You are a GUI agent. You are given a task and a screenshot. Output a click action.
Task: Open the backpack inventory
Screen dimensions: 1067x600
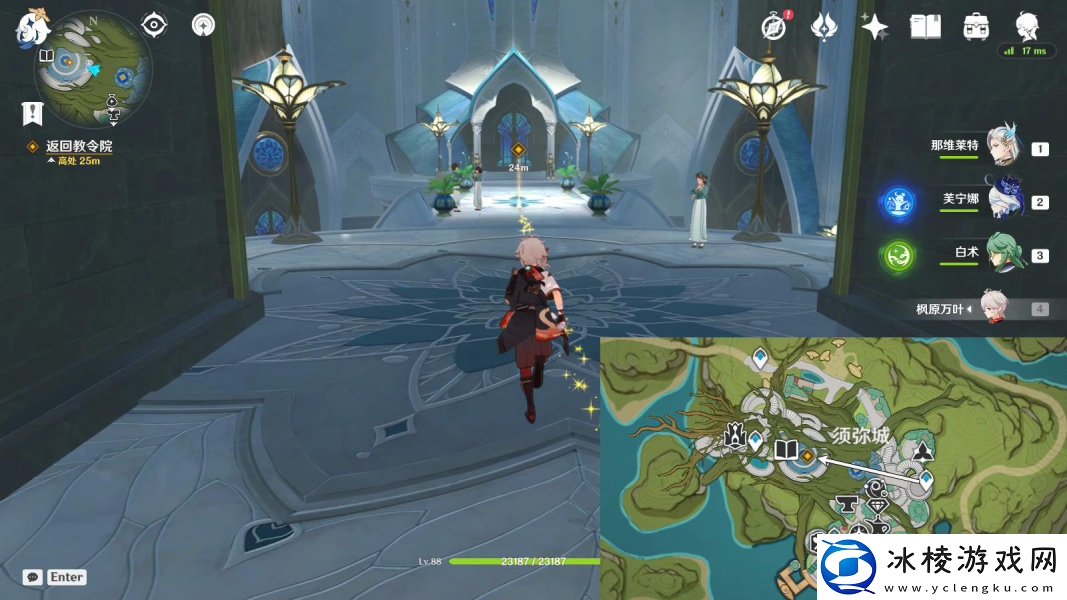976,27
